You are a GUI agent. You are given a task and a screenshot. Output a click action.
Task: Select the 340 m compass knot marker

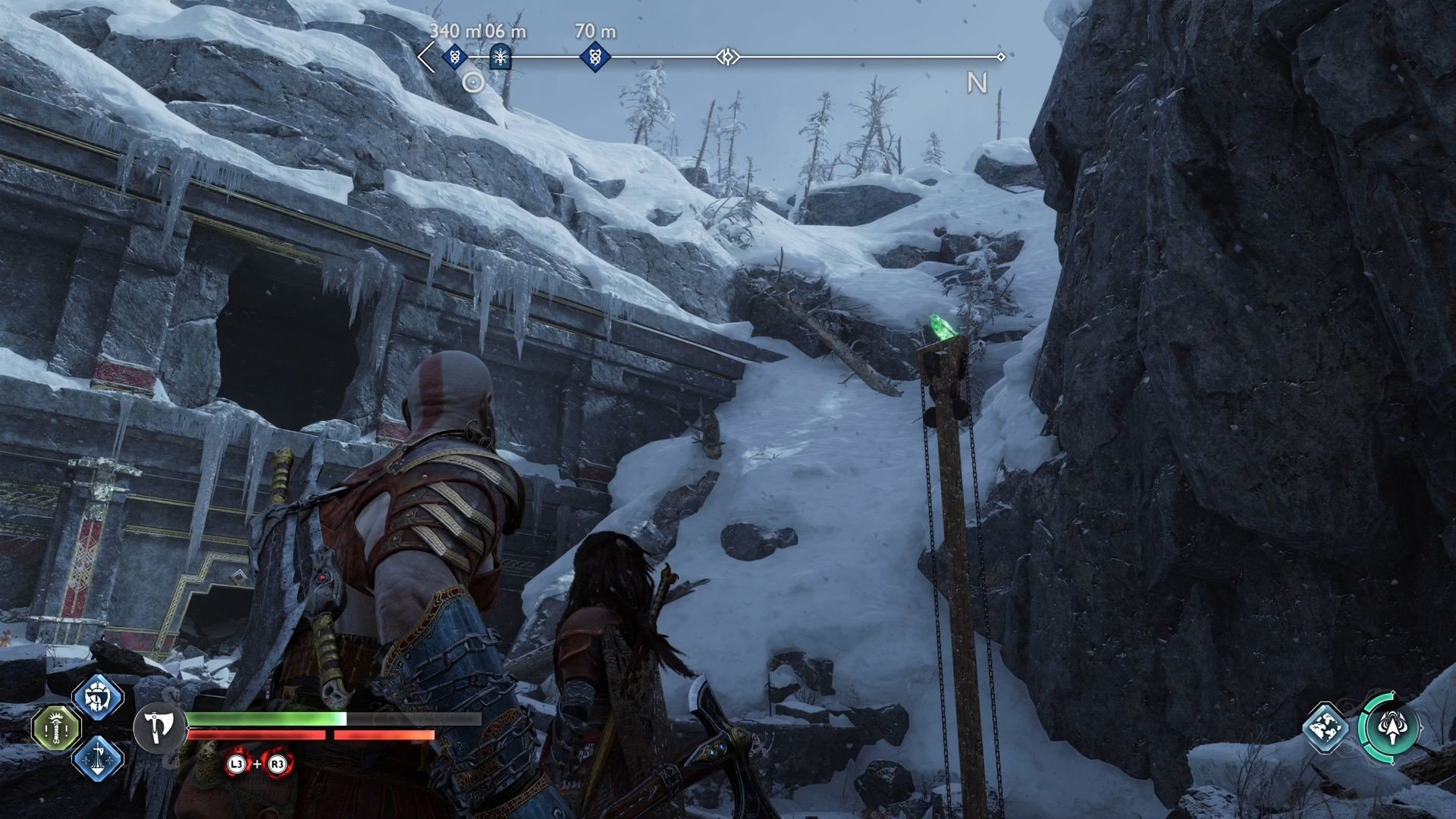453,56
